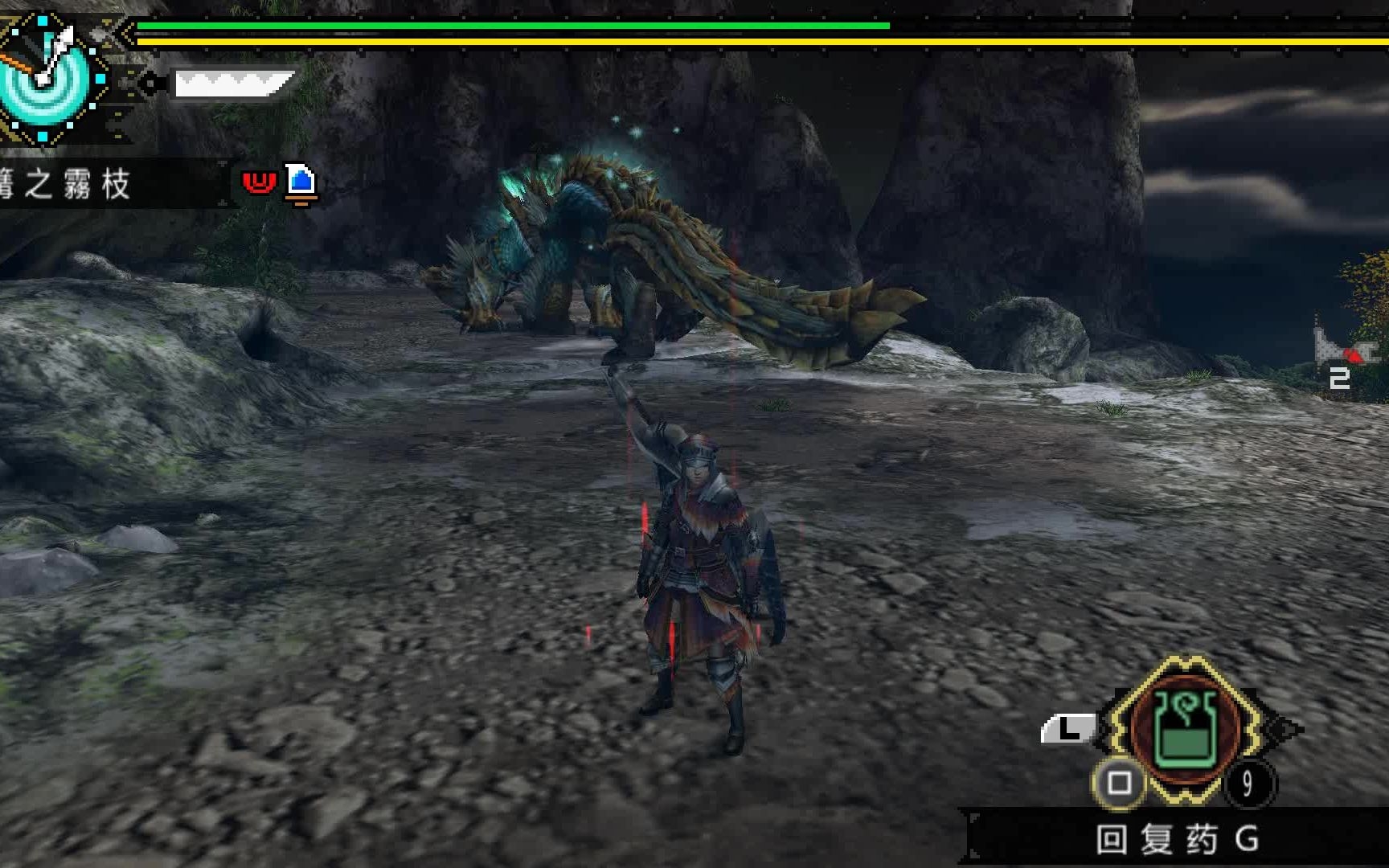Click the area number 2 label
The width and height of the screenshot is (1389, 868).
pyautogui.click(x=1338, y=378)
